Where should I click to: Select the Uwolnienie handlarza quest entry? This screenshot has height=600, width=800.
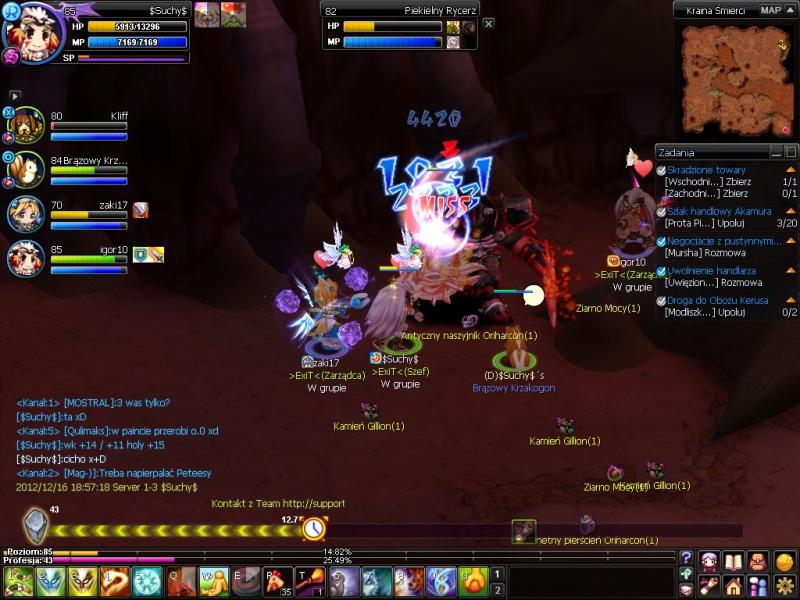711,270
